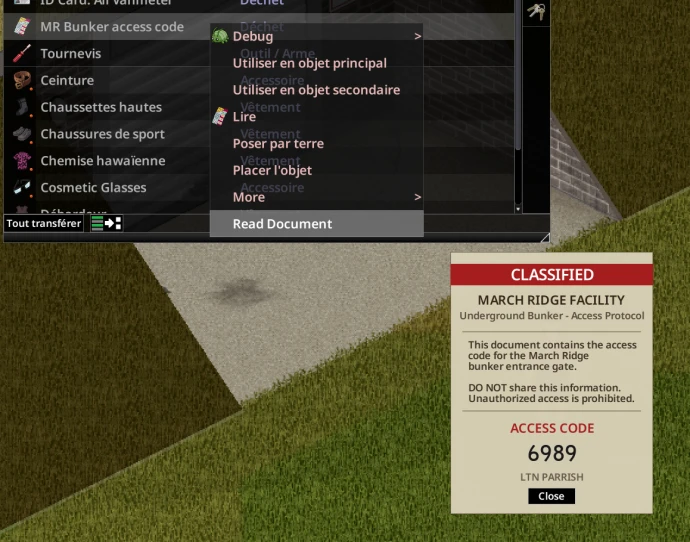Click the Tout transférer button
This screenshot has width=690, height=542.
44,223
